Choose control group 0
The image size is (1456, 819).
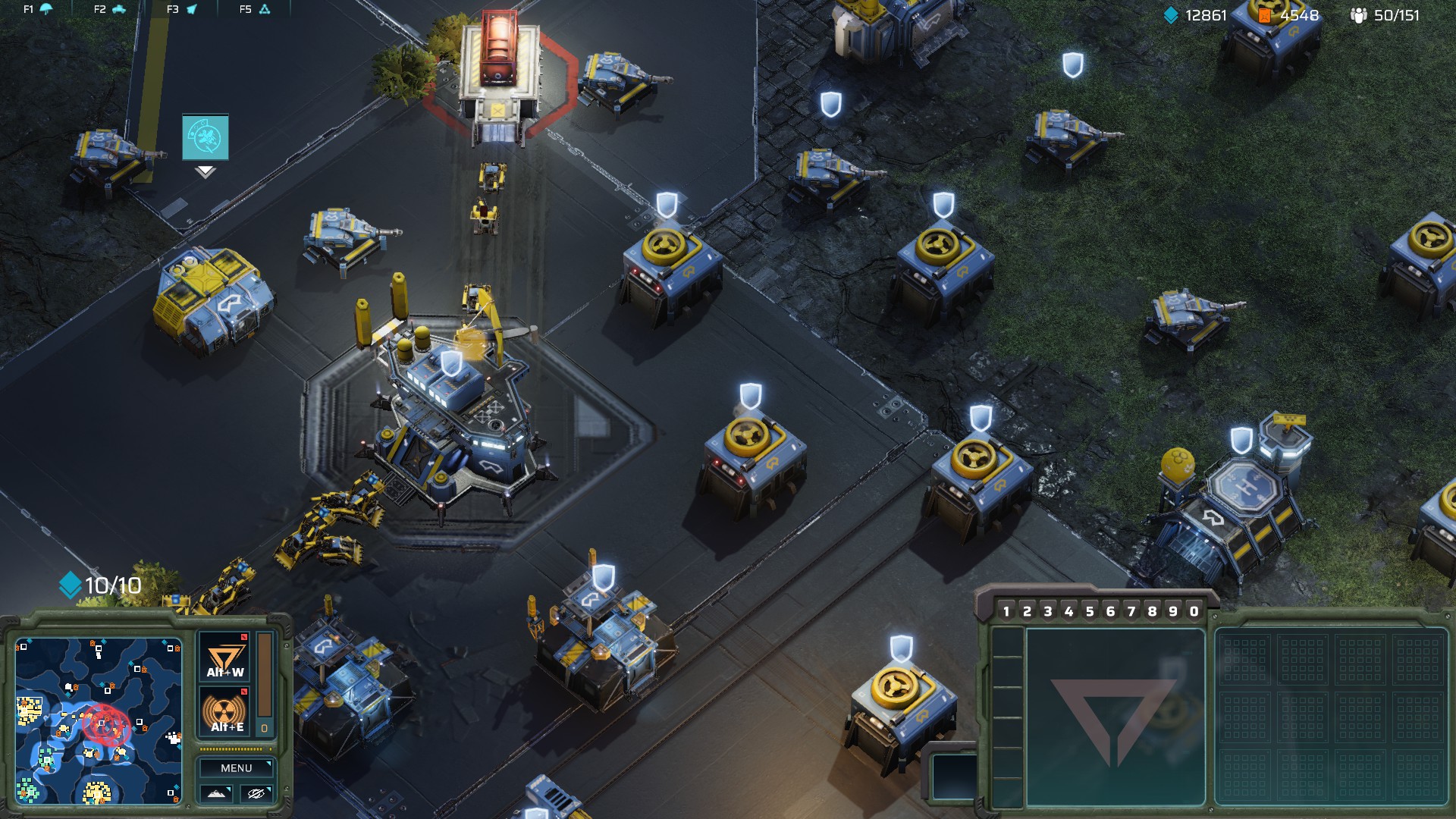click(x=1194, y=611)
